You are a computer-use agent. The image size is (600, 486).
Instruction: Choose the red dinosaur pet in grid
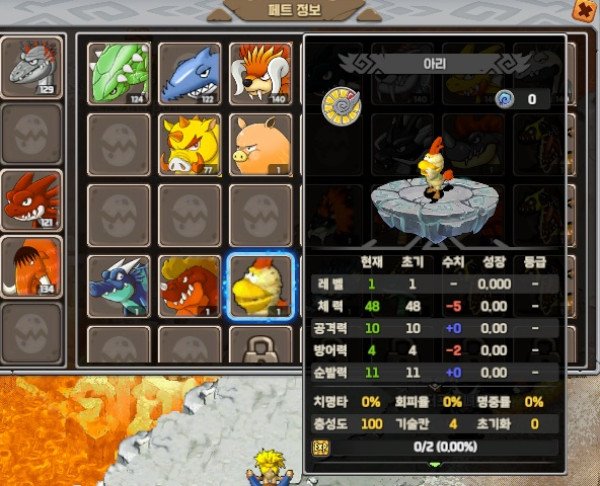click(189, 285)
